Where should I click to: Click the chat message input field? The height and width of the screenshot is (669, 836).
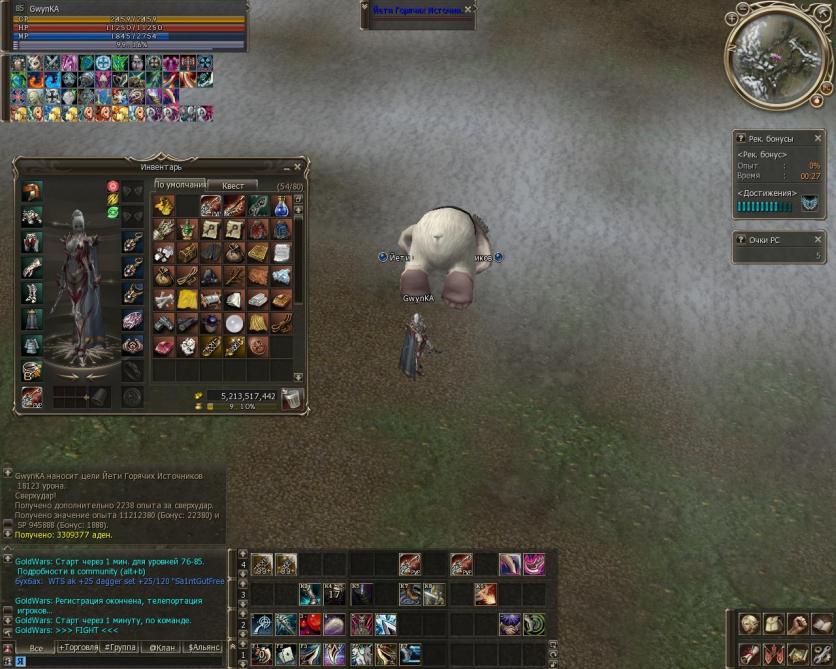point(120,661)
